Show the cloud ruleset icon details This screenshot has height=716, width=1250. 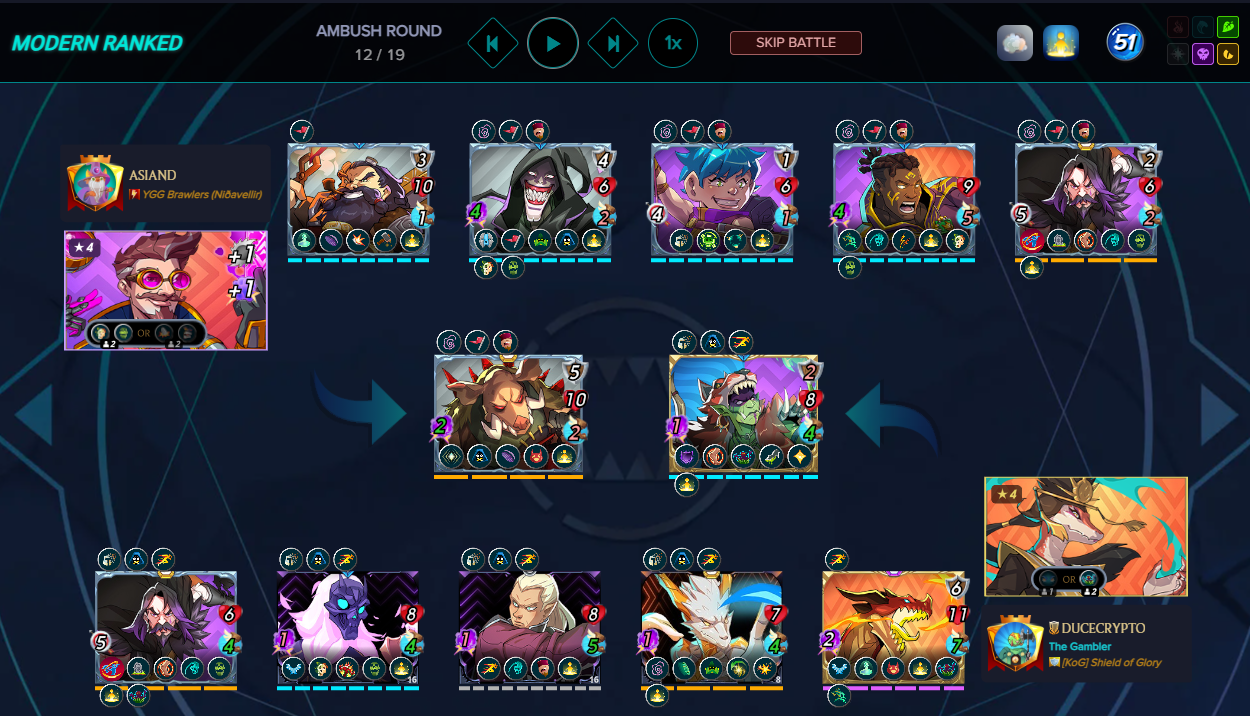1014,43
